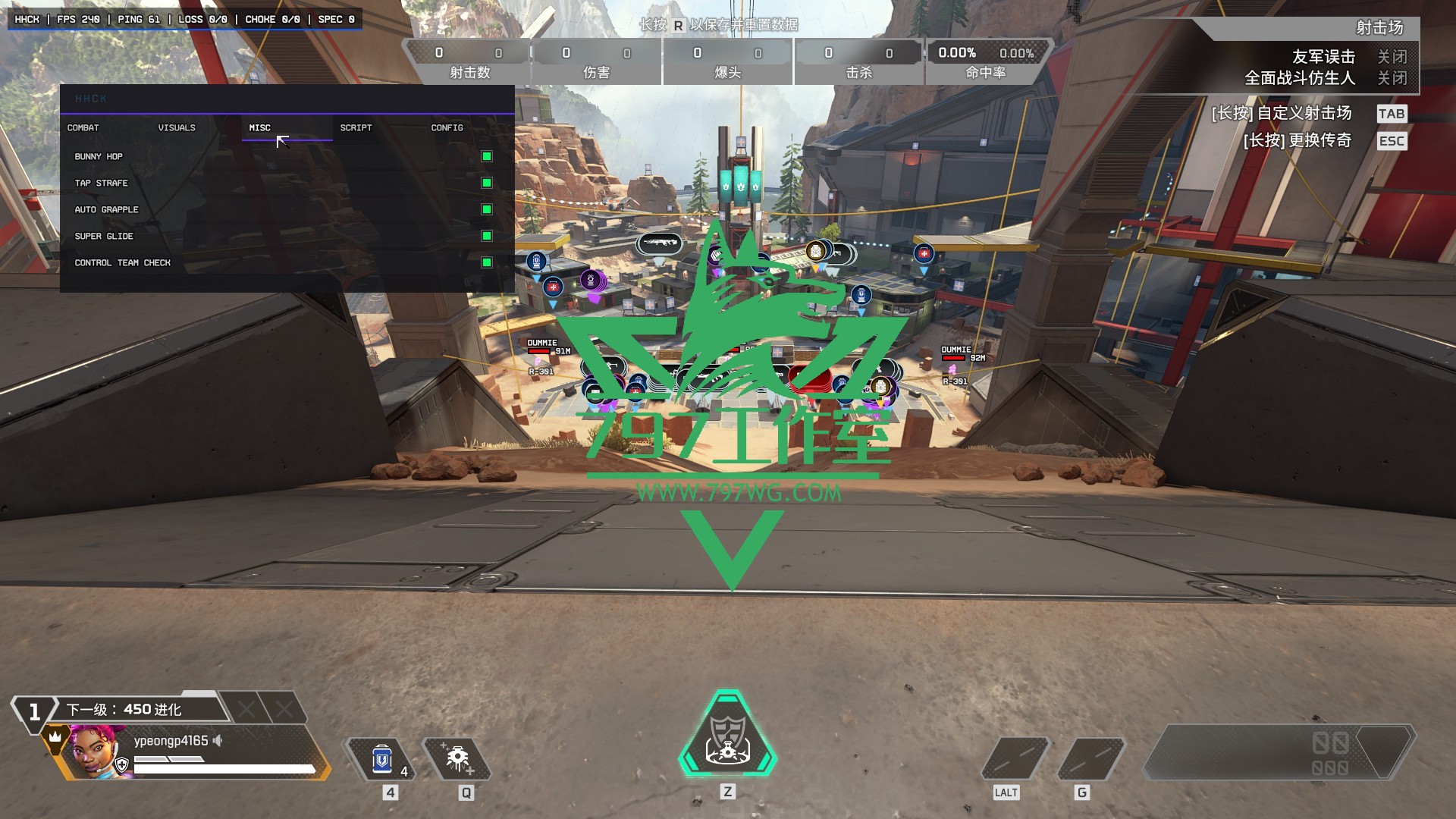Click the grenade ordnance icon bound to Q
This screenshot has width=1456, height=819.
tap(460, 756)
